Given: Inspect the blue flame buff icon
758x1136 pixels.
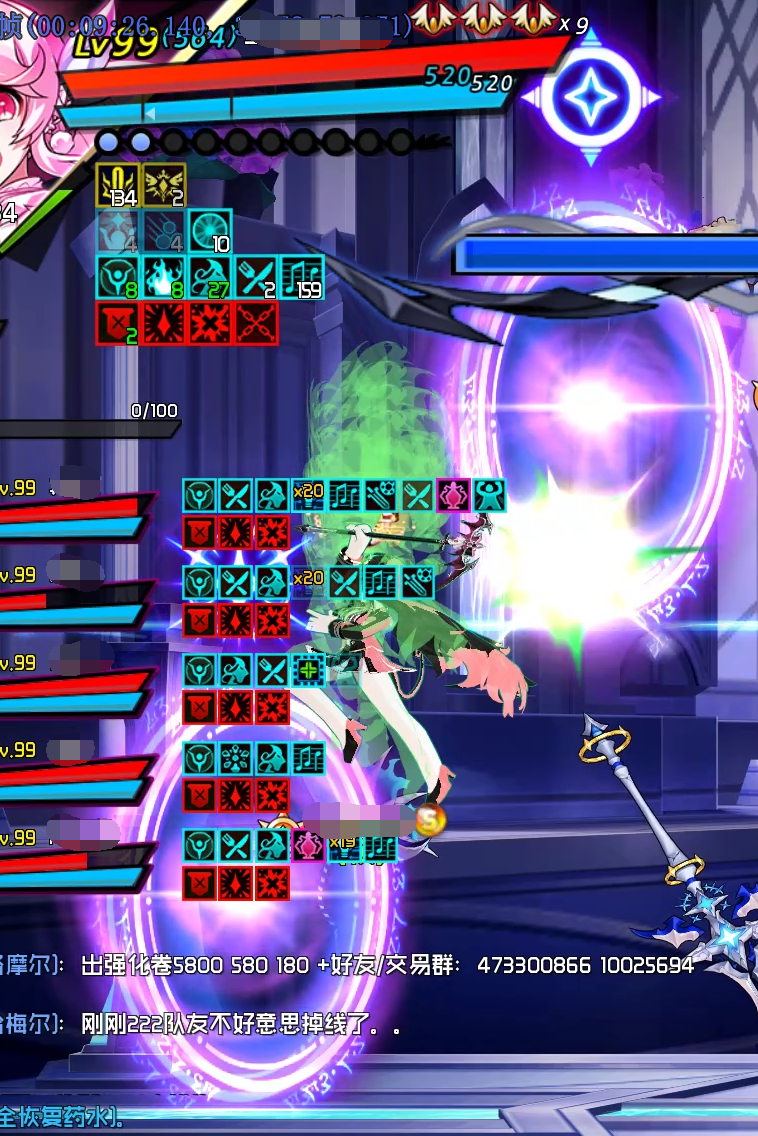Looking at the screenshot, I should (163, 277).
